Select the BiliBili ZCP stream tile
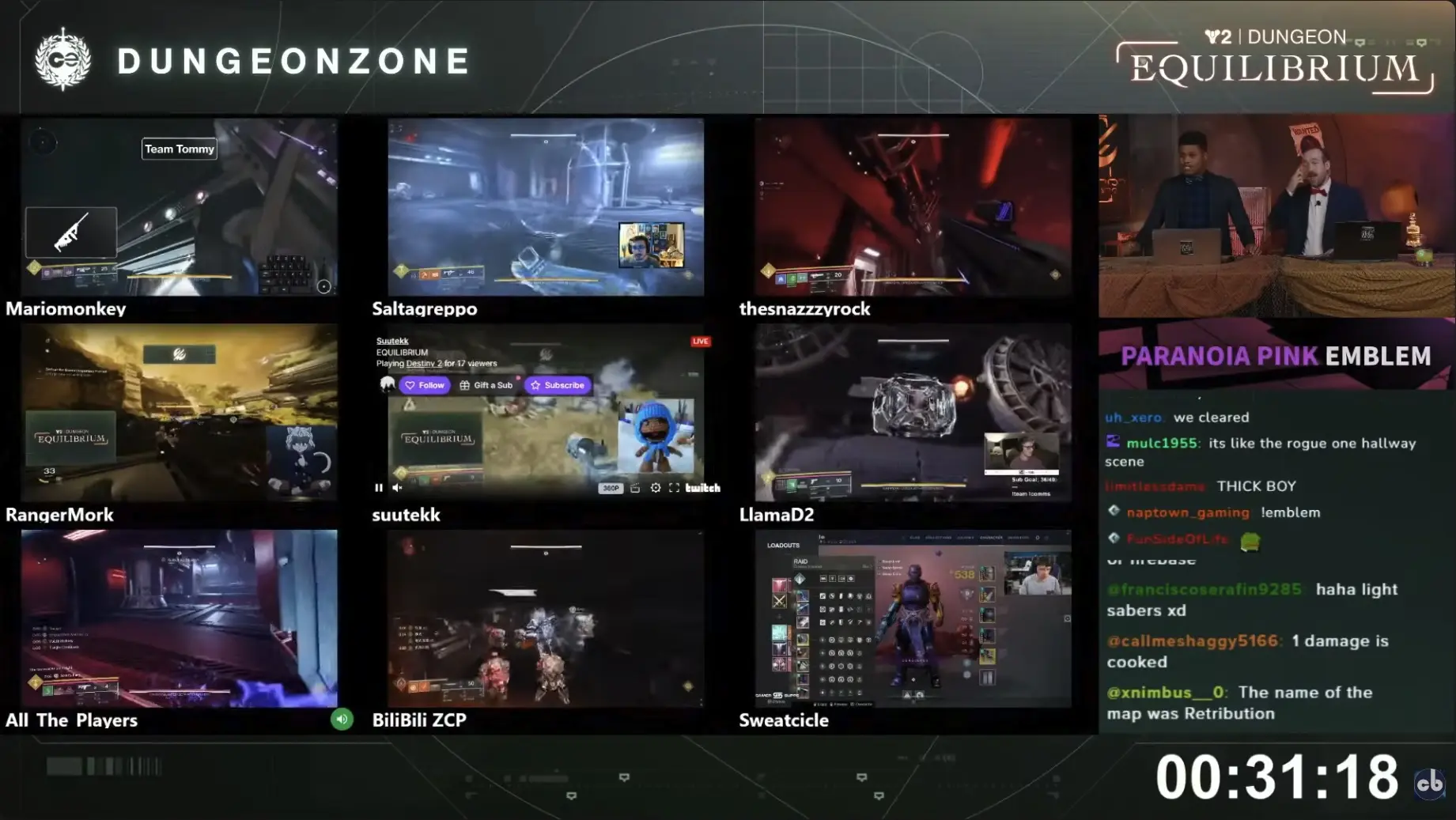The width and height of the screenshot is (1456, 820). [x=546, y=618]
